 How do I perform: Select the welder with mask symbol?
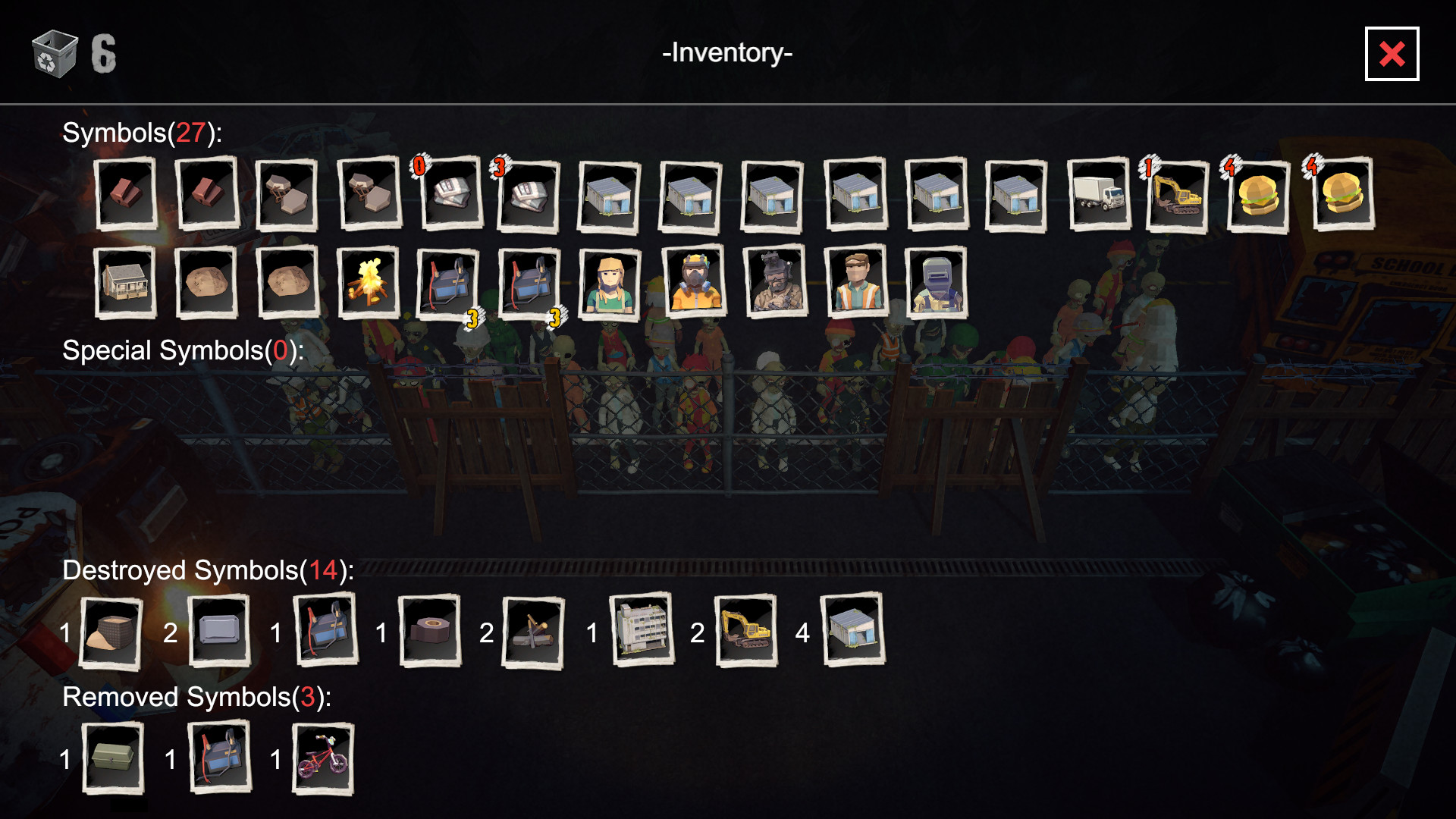point(937,282)
